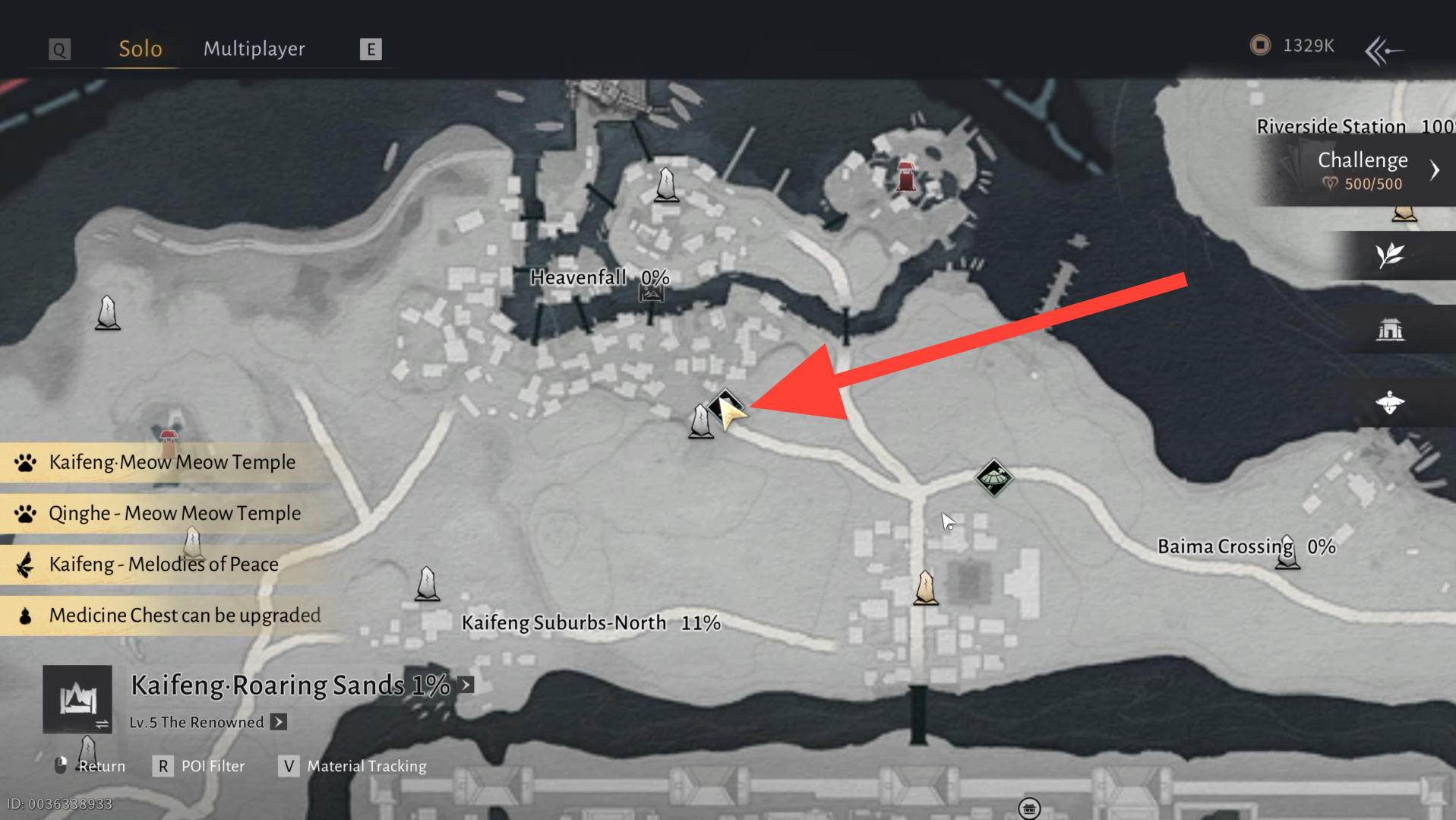Screen dimensions: 1456x820
Task: Open the Challenge panel
Action: coord(1363,169)
